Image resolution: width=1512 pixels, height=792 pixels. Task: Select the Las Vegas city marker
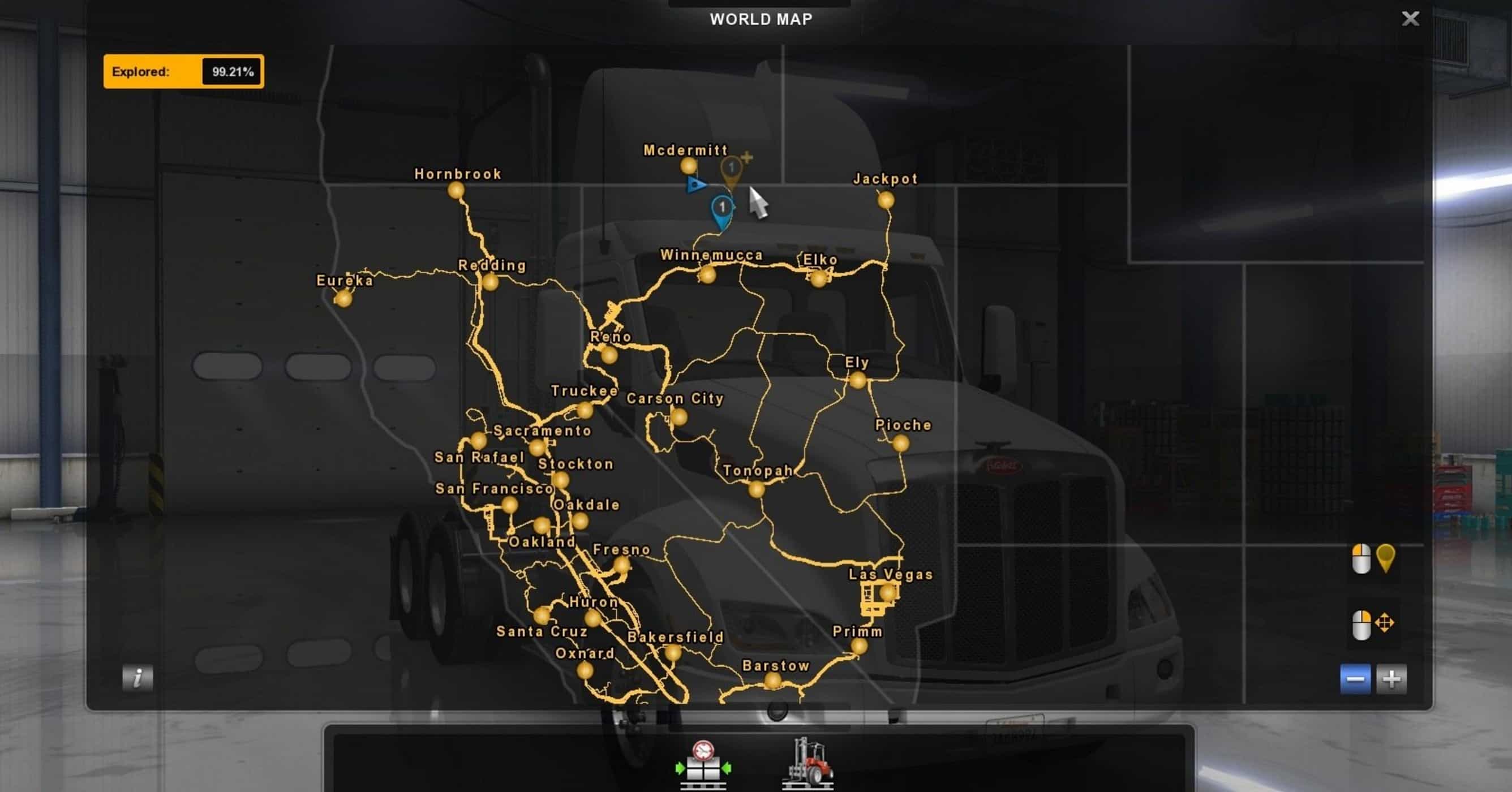[x=887, y=593]
